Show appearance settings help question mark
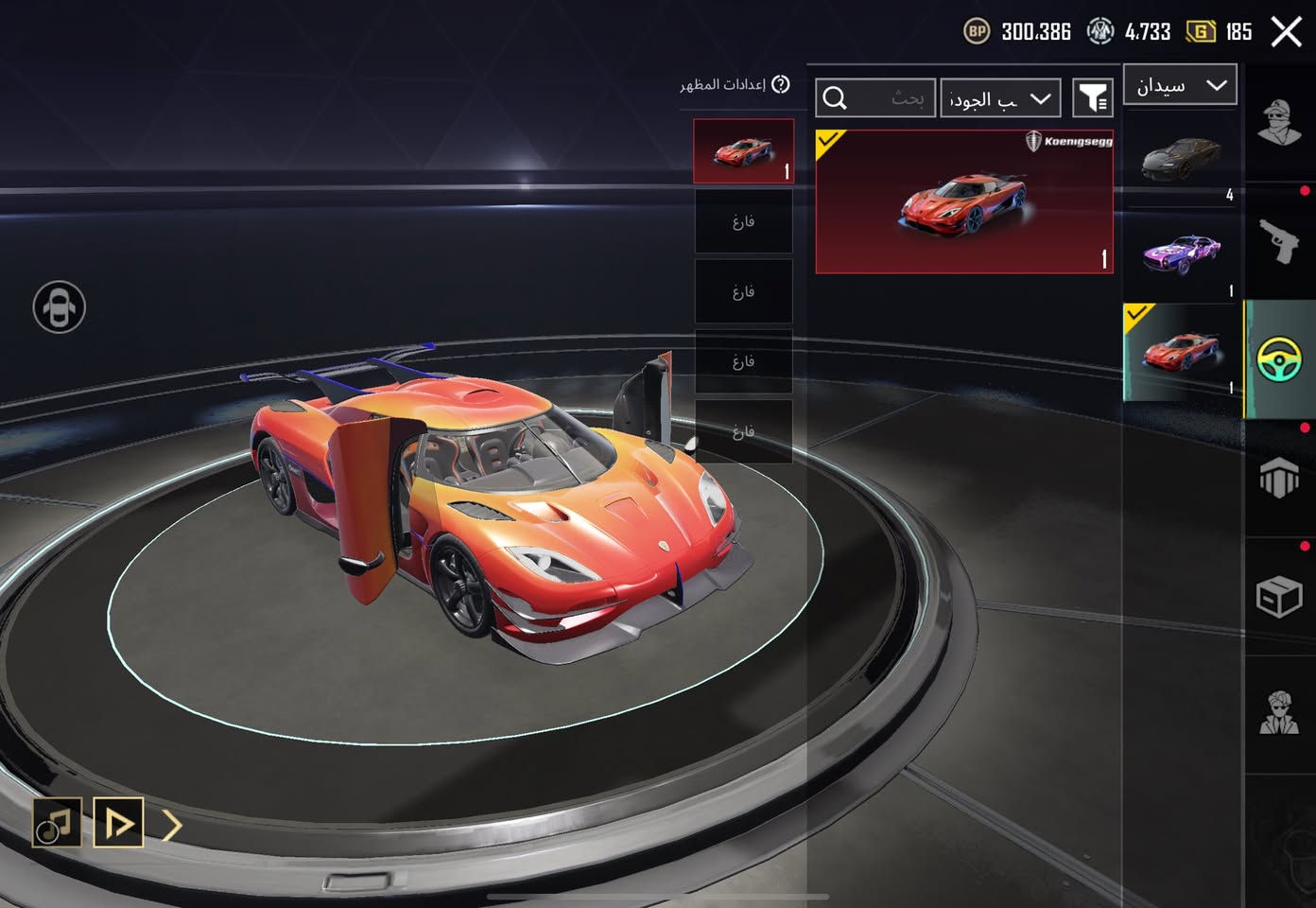This screenshot has width=1316, height=908. [780, 84]
